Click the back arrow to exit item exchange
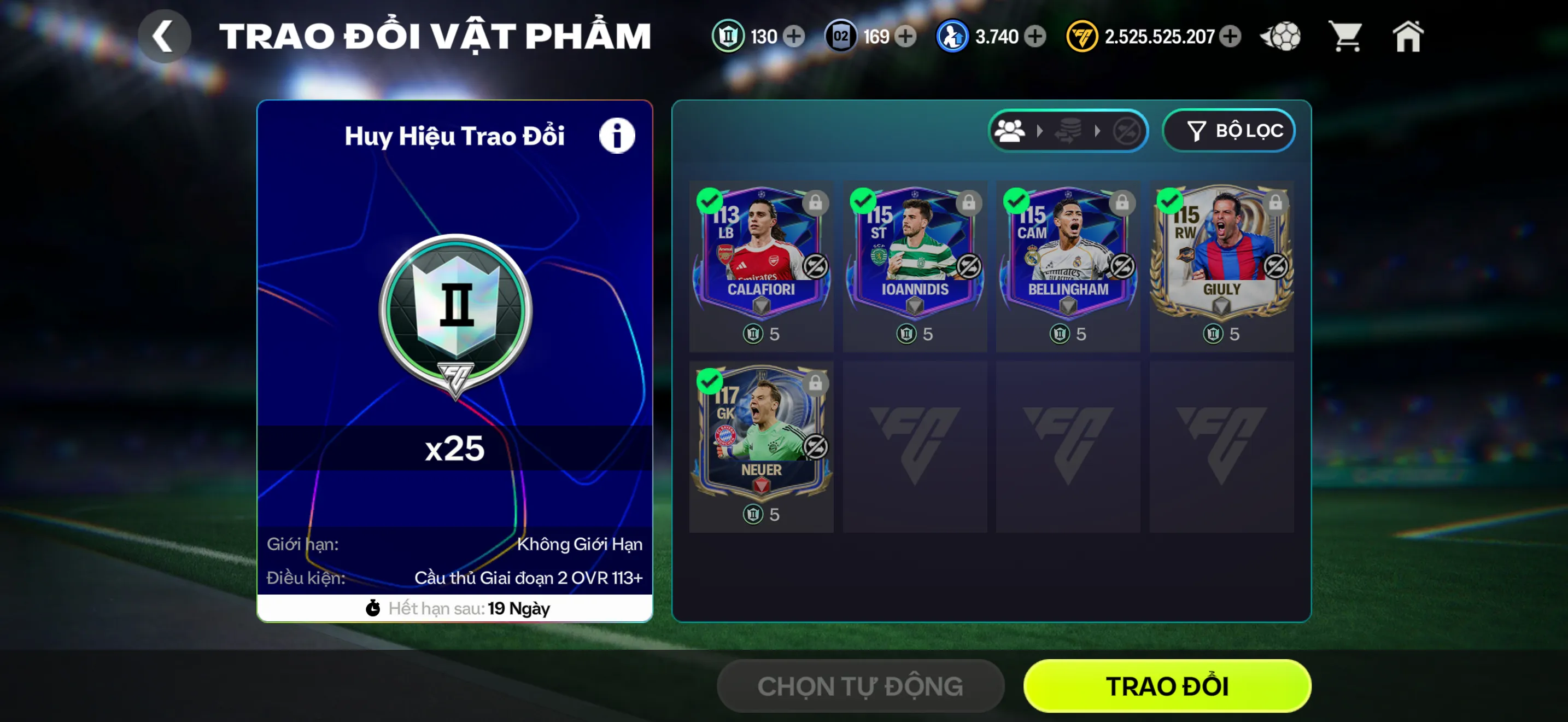This screenshot has width=1568, height=722. point(163,36)
